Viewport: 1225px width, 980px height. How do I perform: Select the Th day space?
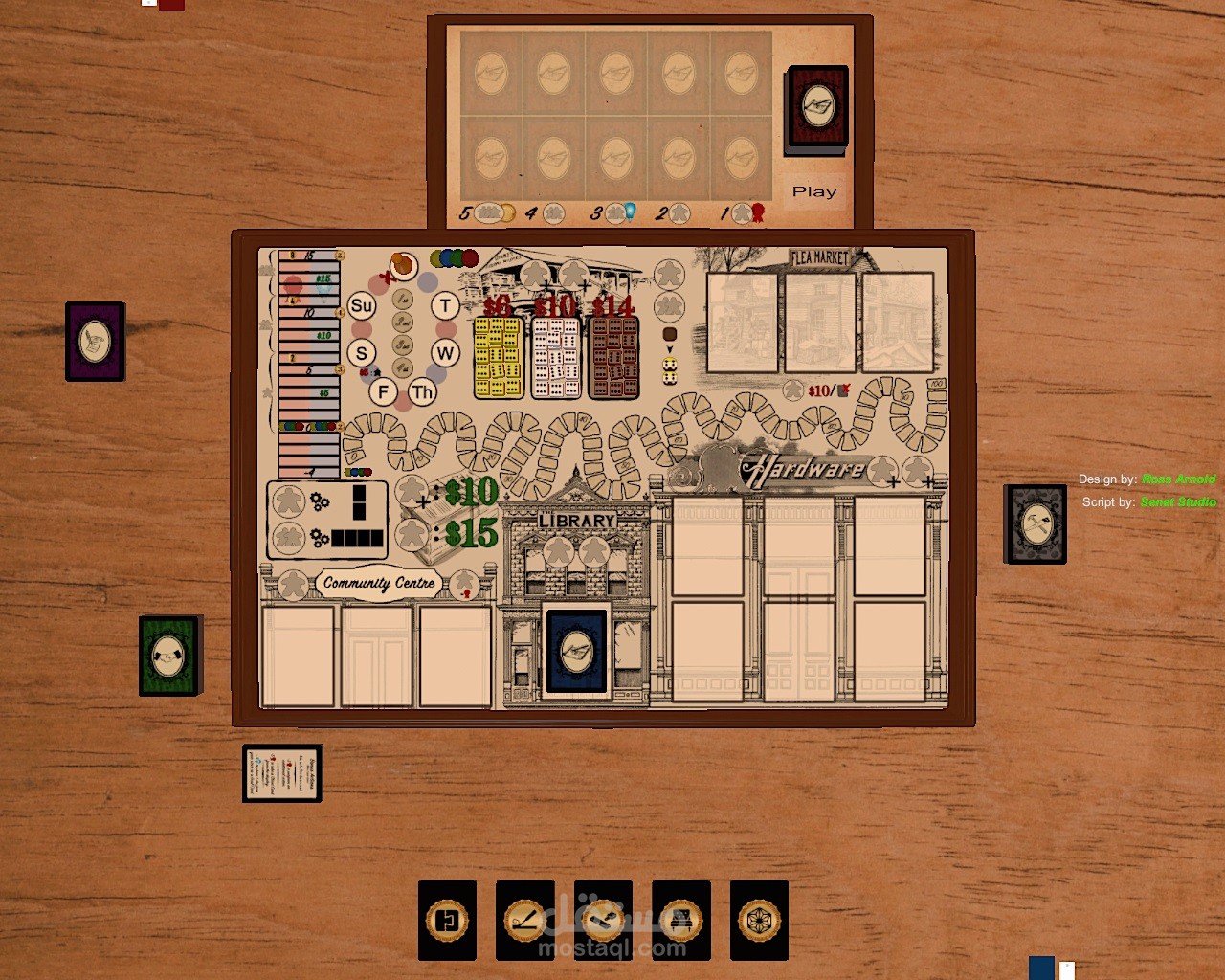click(x=422, y=391)
